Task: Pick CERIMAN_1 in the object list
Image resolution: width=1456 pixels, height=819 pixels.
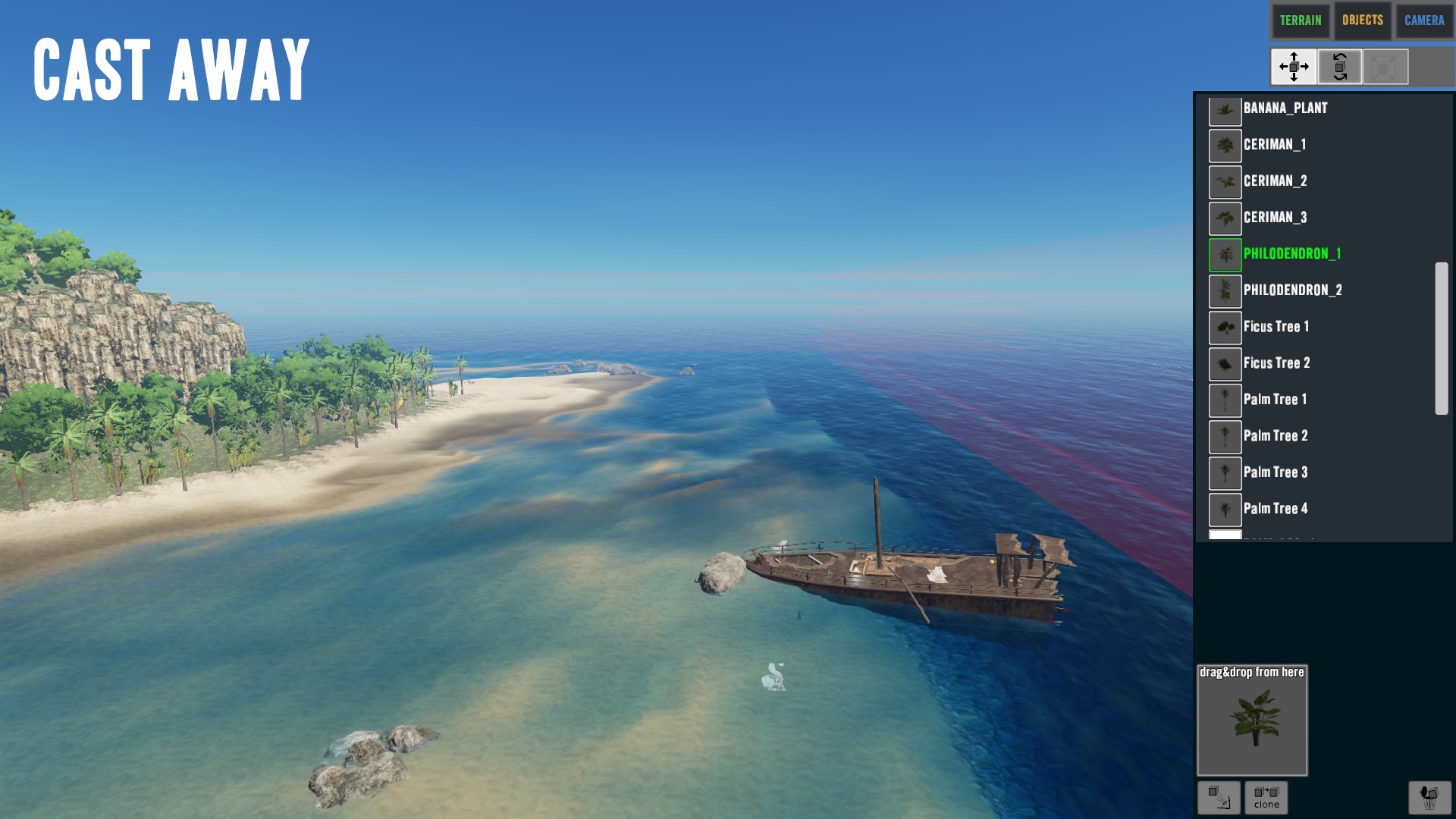Action: pyautogui.click(x=1275, y=145)
